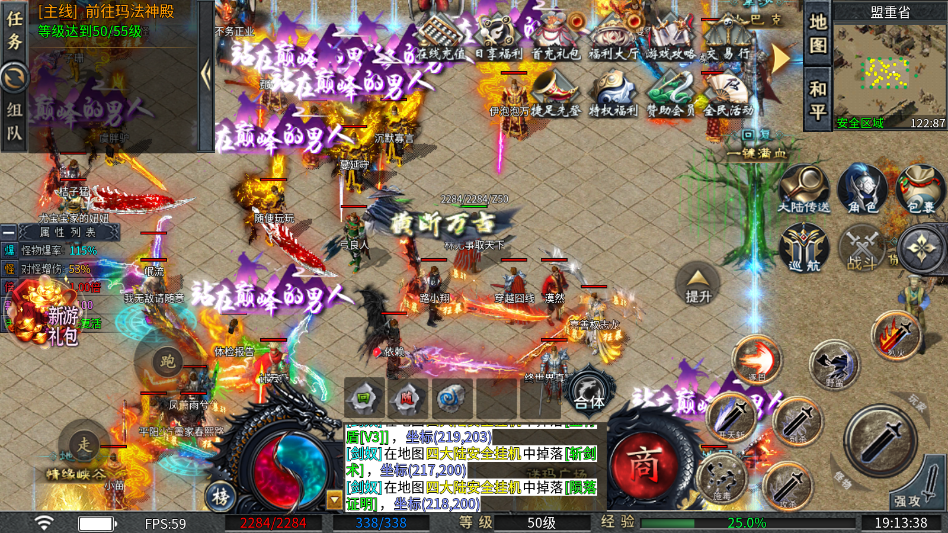Open the 角色 character sheet
The width and height of the screenshot is (948, 533).
click(861, 191)
